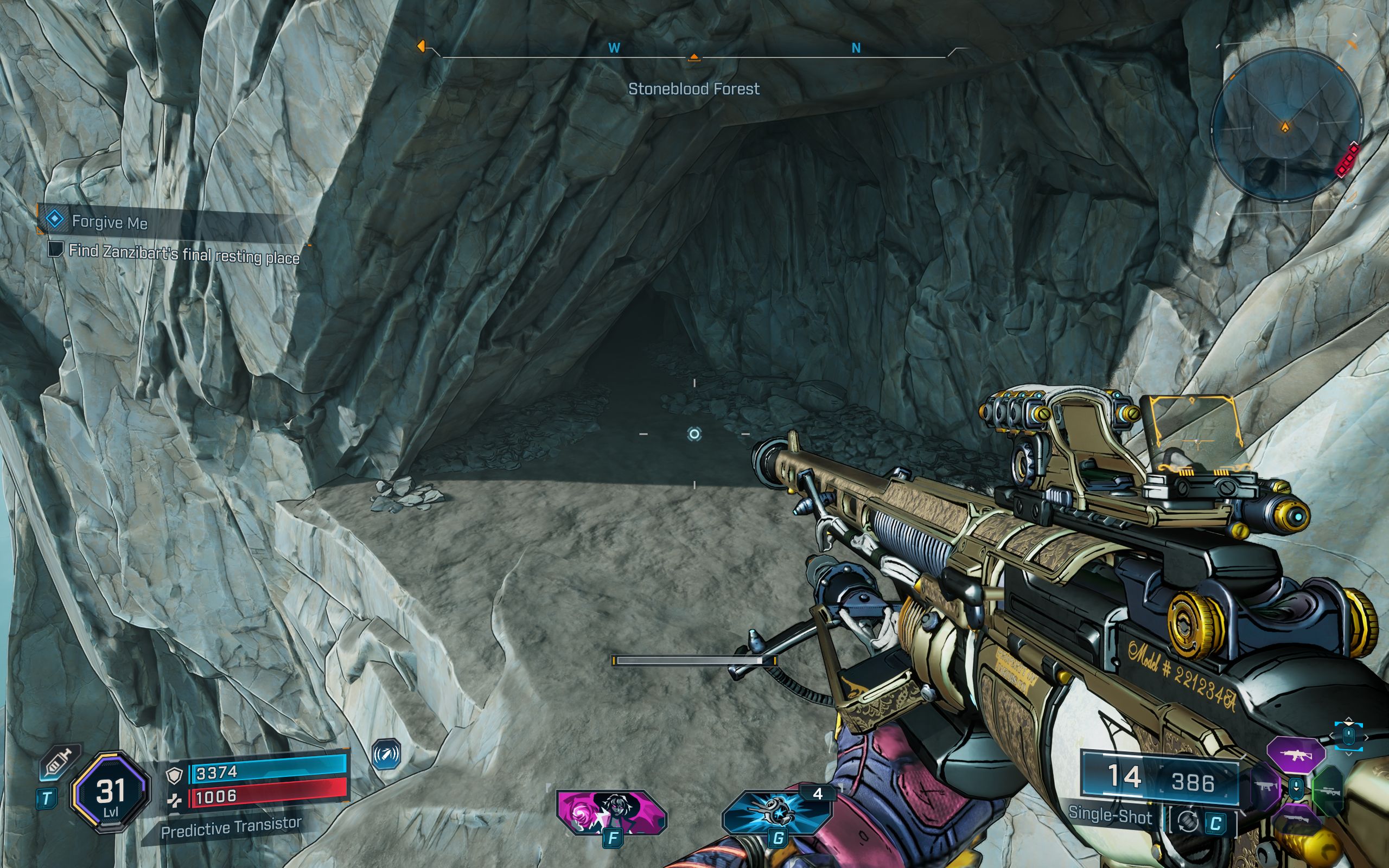Open the level 31 character badge
This screenshot has width=1389, height=868.
pyautogui.click(x=110, y=792)
